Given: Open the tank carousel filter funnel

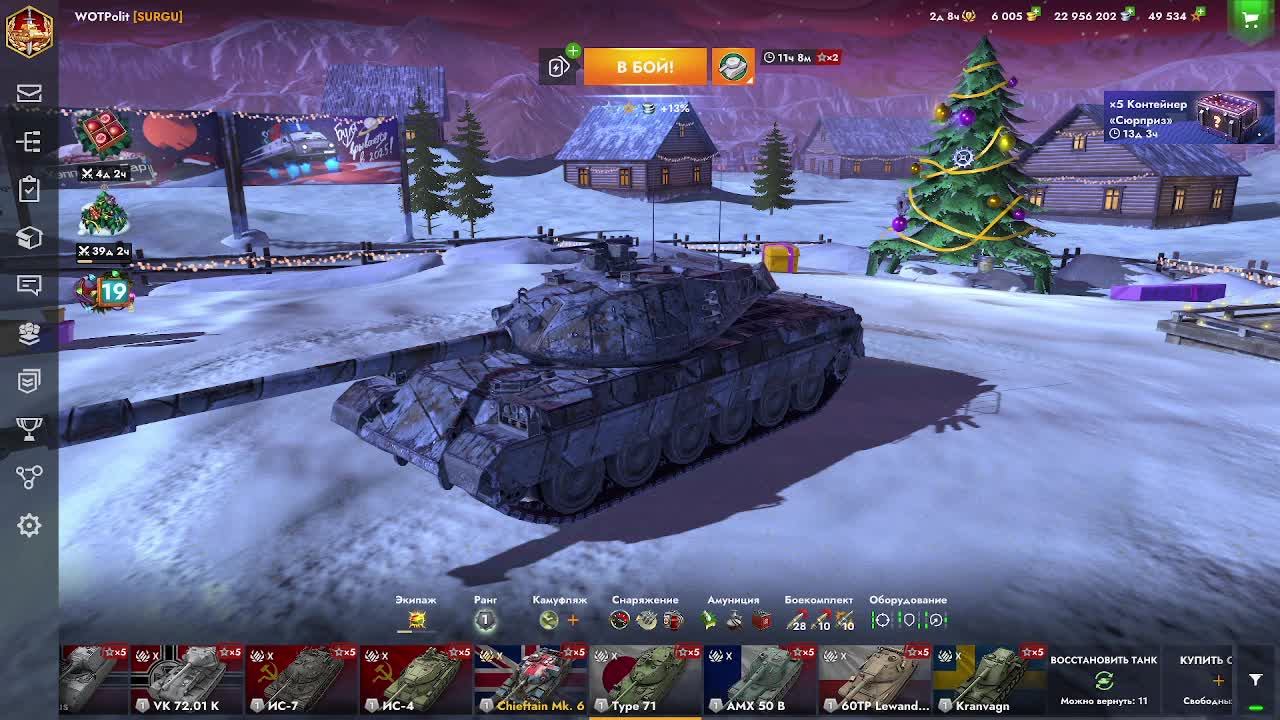Looking at the screenshot, I should pos(1255,680).
